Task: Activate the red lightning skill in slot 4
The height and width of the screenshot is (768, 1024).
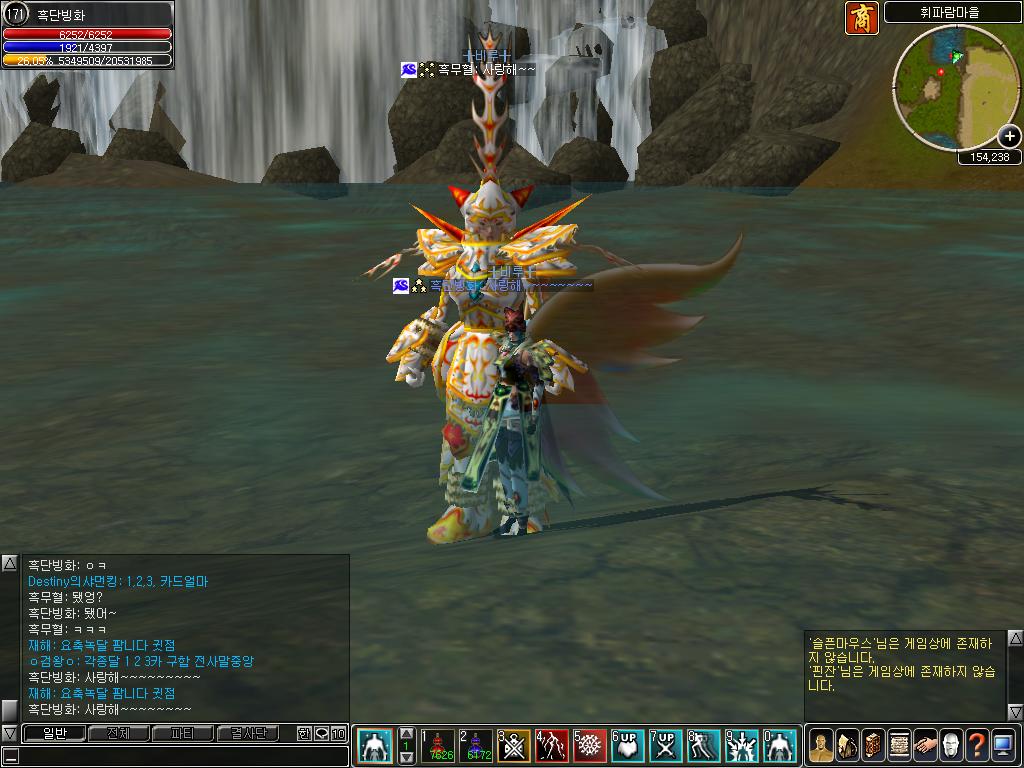Action: point(552,745)
